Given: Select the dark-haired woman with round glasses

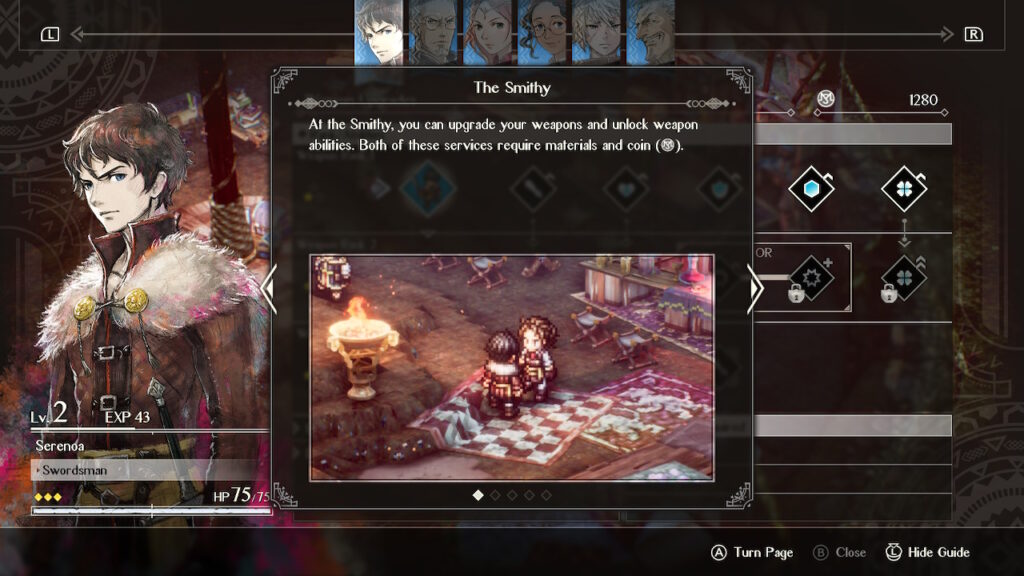Looking at the screenshot, I should click(543, 33).
